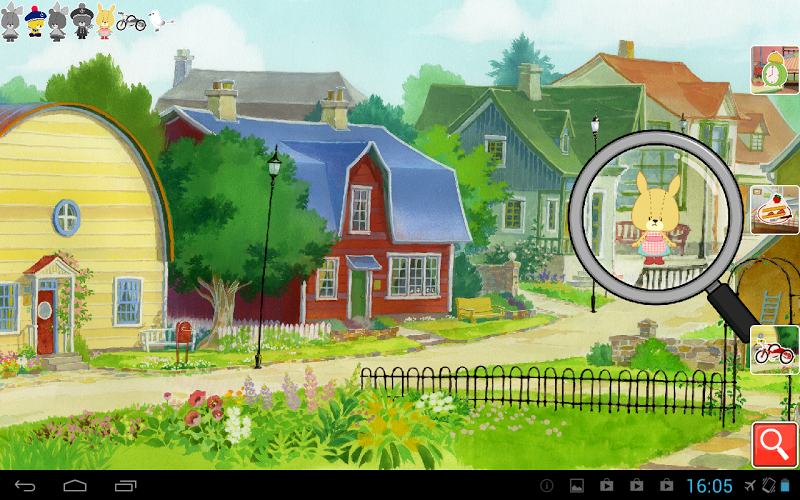The image size is (800, 500).
Task: Select the blue-hat character target icon
Action: click(35, 21)
